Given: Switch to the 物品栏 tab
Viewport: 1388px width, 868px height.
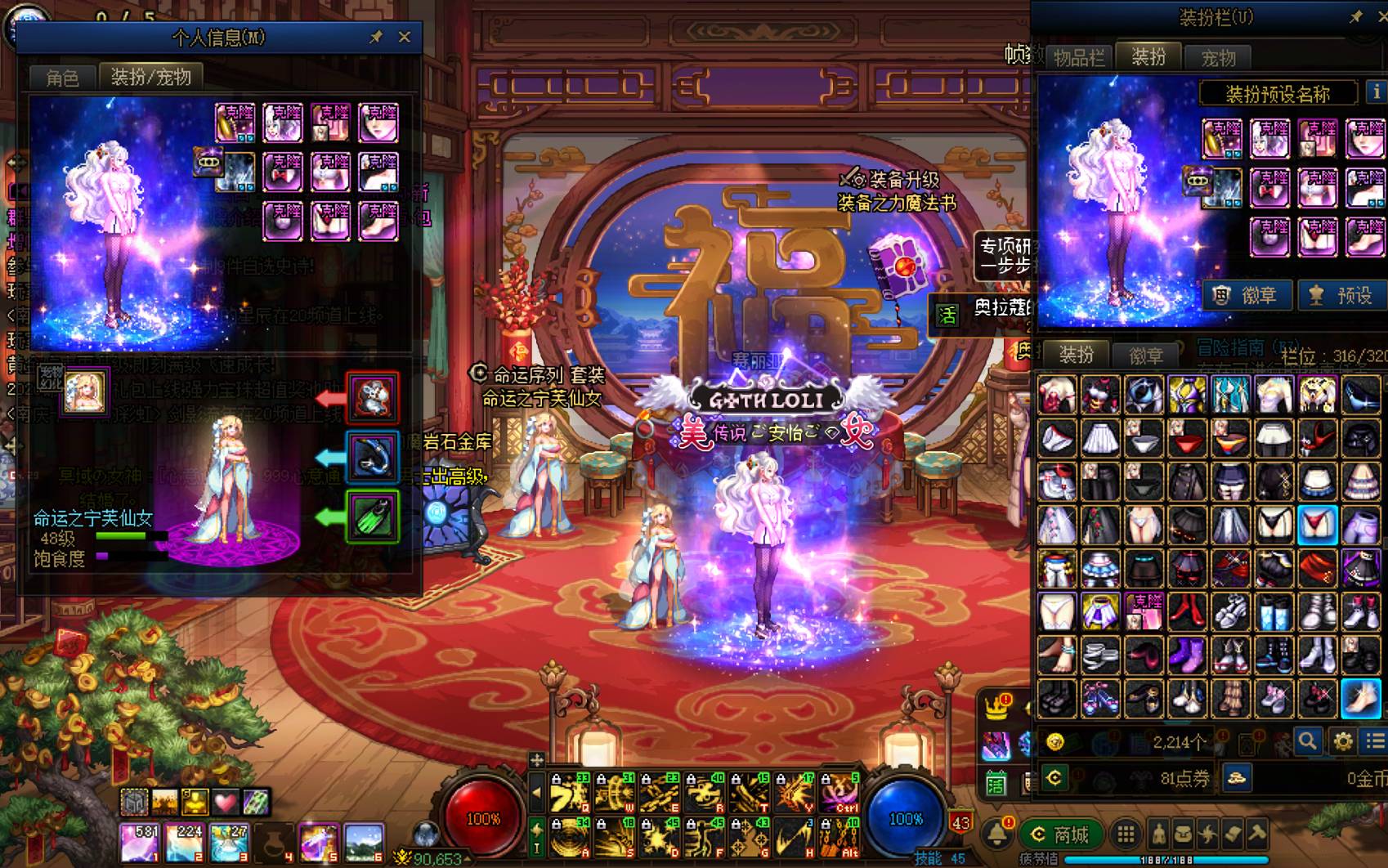Looking at the screenshot, I should tap(1078, 58).
